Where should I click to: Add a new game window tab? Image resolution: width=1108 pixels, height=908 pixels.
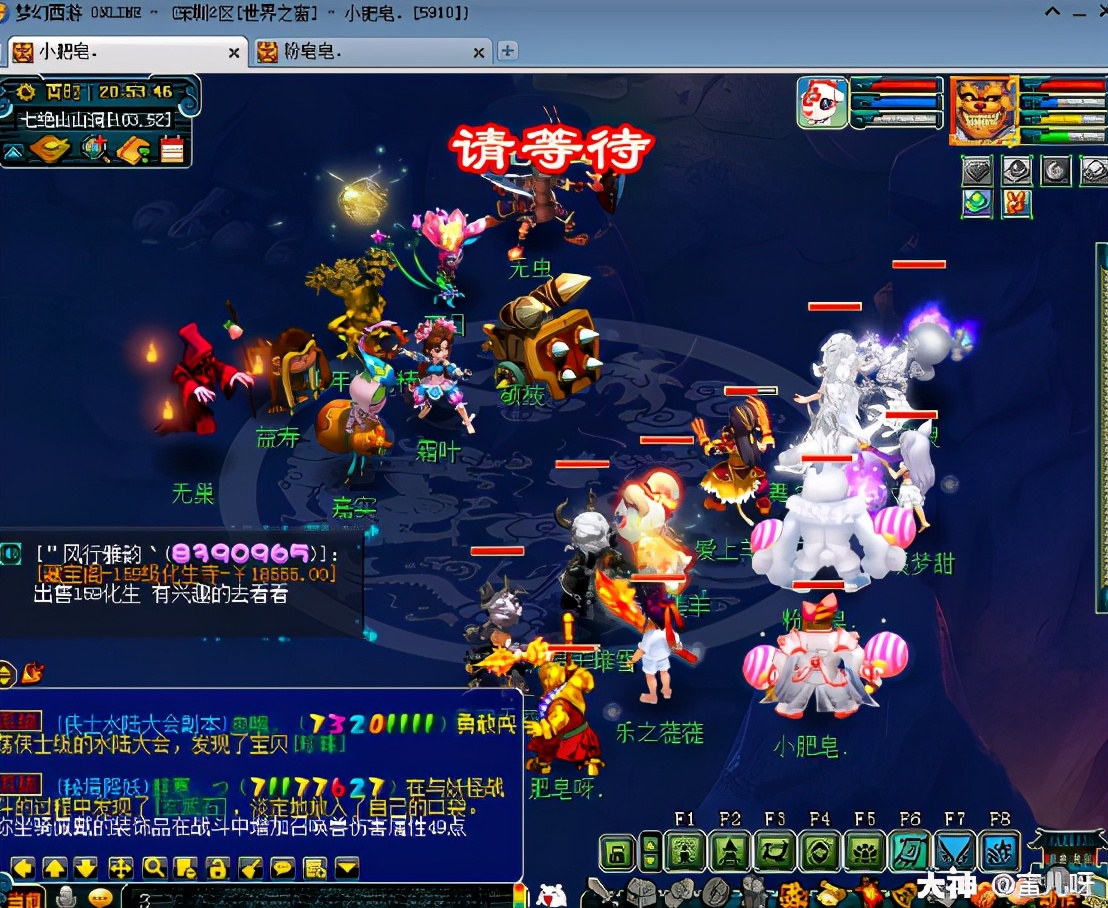(508, 51)
